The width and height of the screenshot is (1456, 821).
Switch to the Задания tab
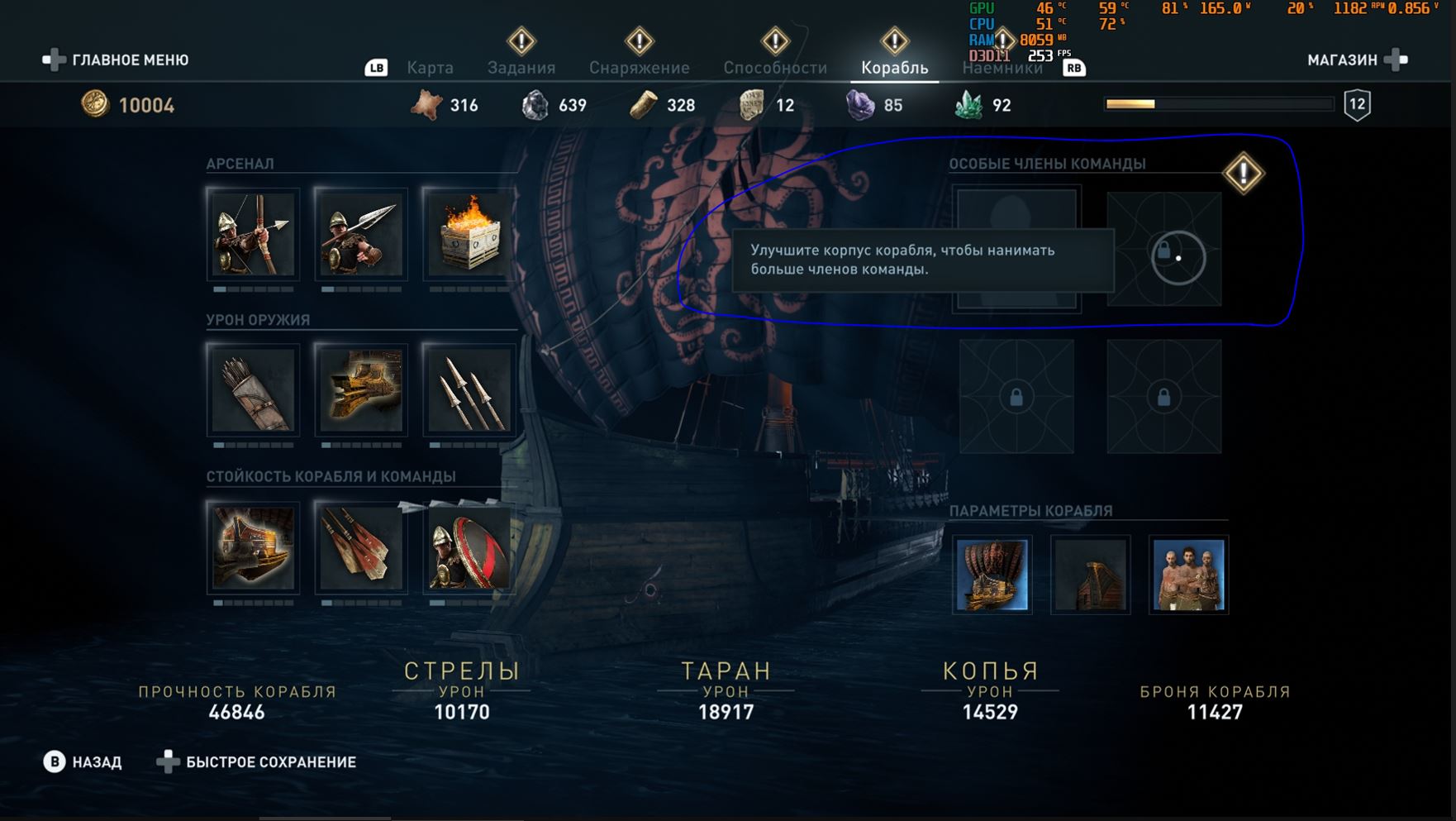coord(521,68)
